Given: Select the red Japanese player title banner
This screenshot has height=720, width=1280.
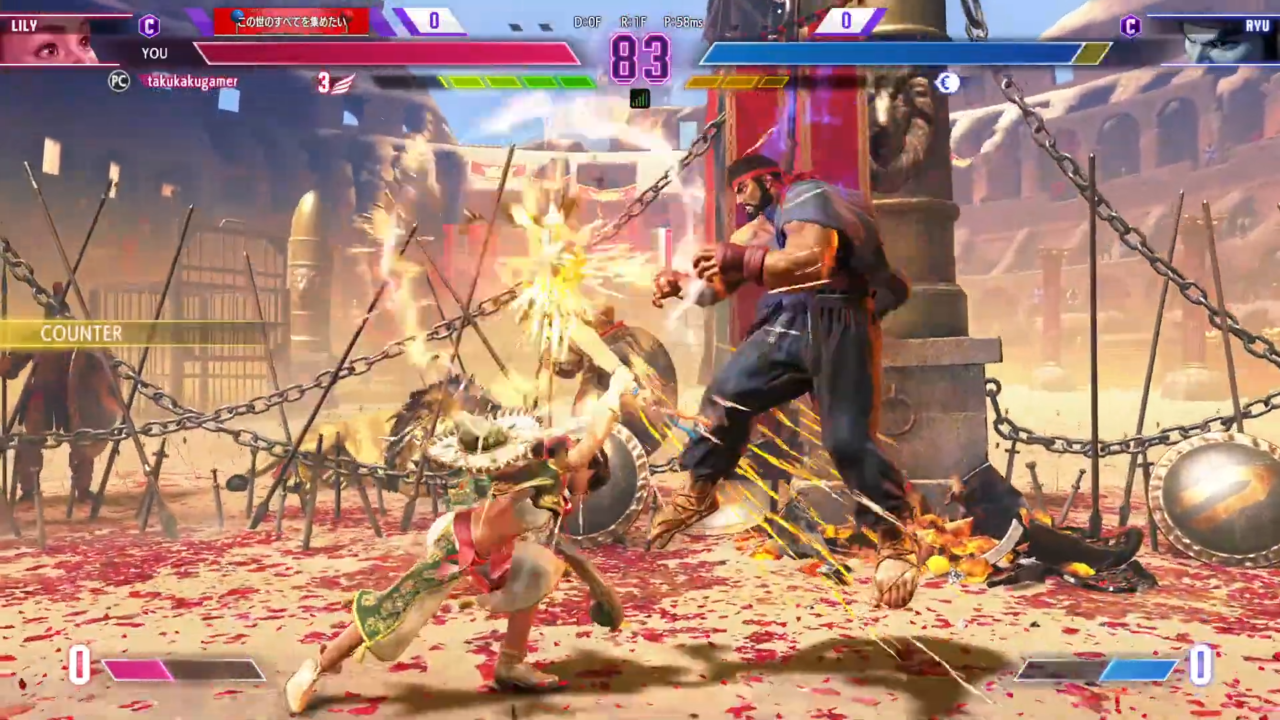Looking at the screenshot, I should [290, 21].
